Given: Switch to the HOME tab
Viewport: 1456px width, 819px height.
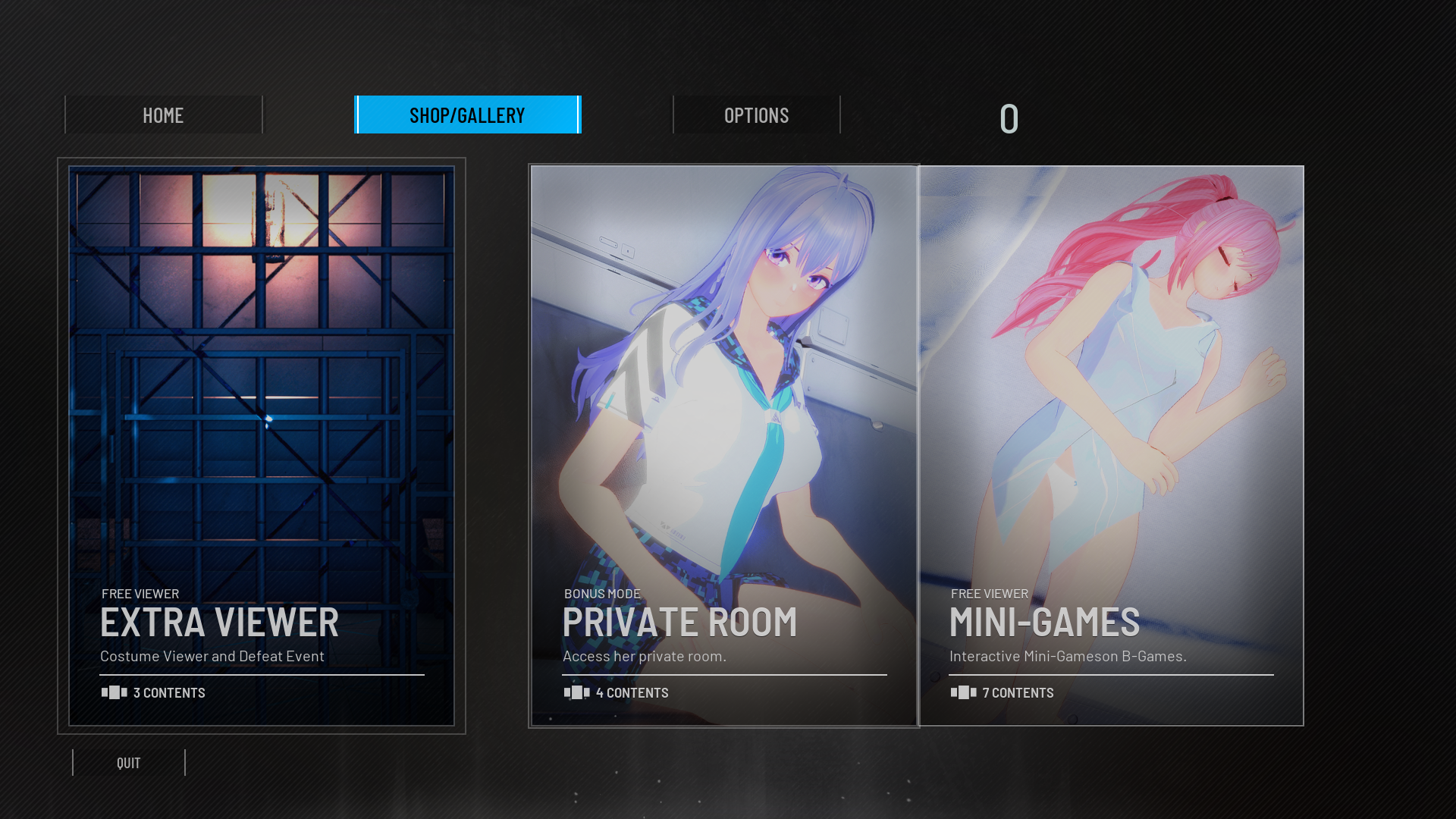Looking at the screenshot, I should pos(163,115).
